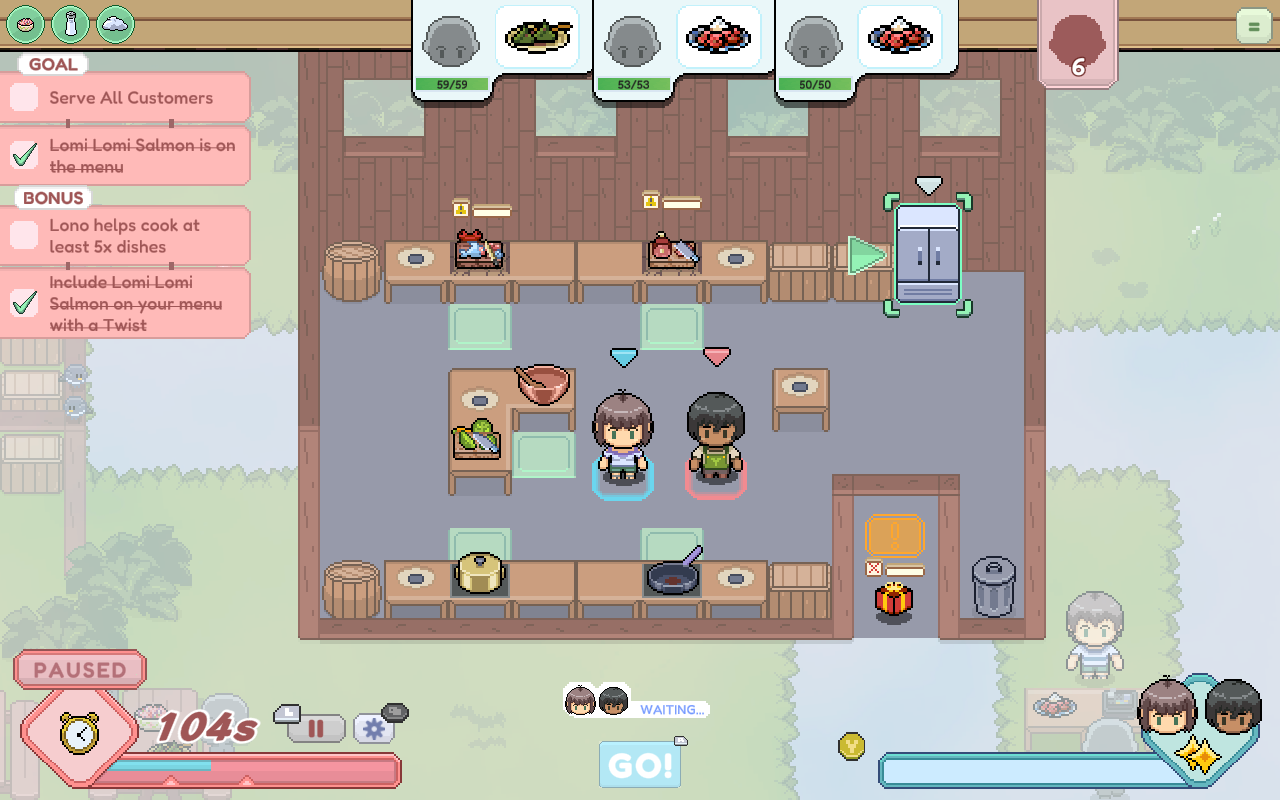The image size is (1280, 800).
Task: Open the hamburger menu in the corner
Action: (x=1253, y=25)
